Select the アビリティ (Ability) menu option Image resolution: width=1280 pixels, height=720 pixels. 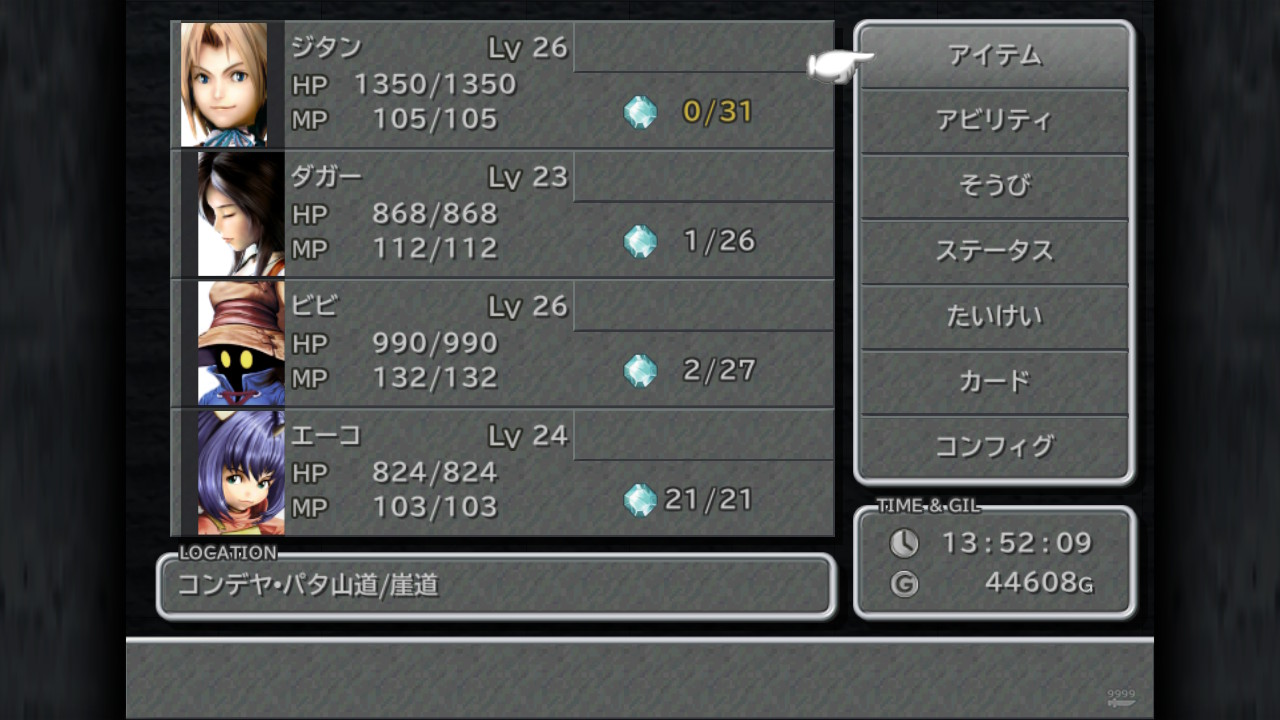[x=995, y=121]
